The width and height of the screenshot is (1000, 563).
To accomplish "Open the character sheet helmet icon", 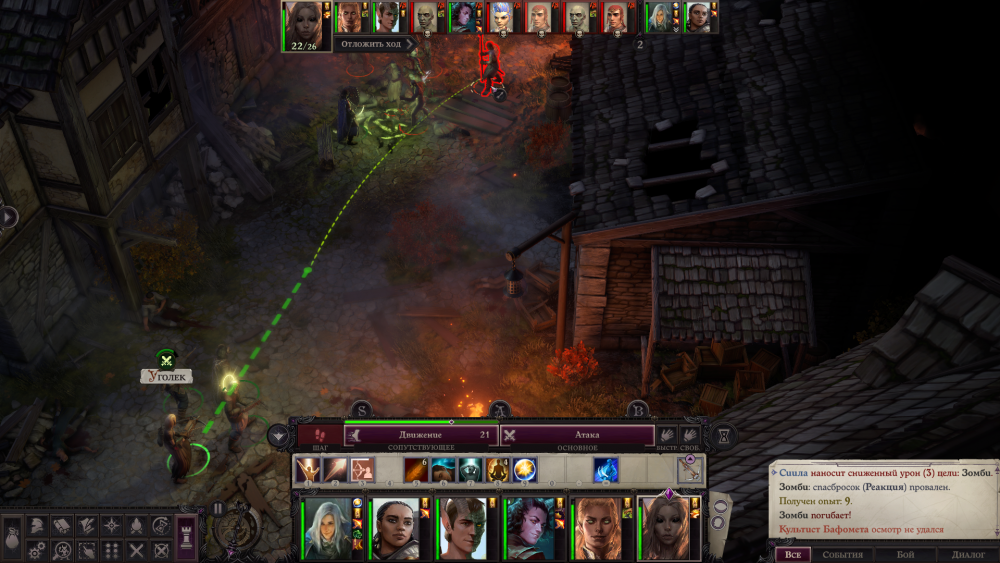I will 34,526.
